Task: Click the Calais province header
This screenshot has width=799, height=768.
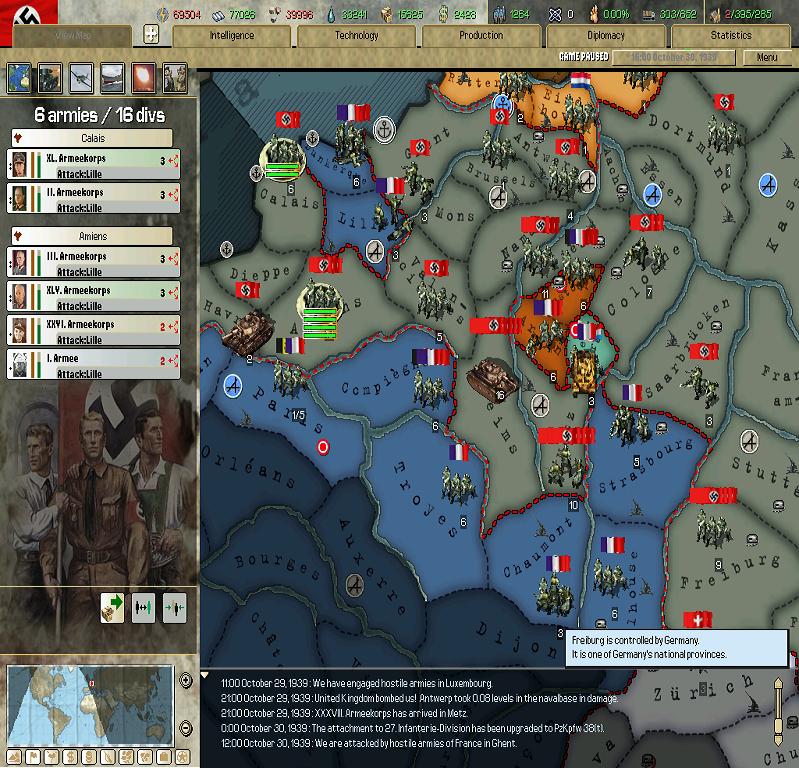Action: pos(94,138)
